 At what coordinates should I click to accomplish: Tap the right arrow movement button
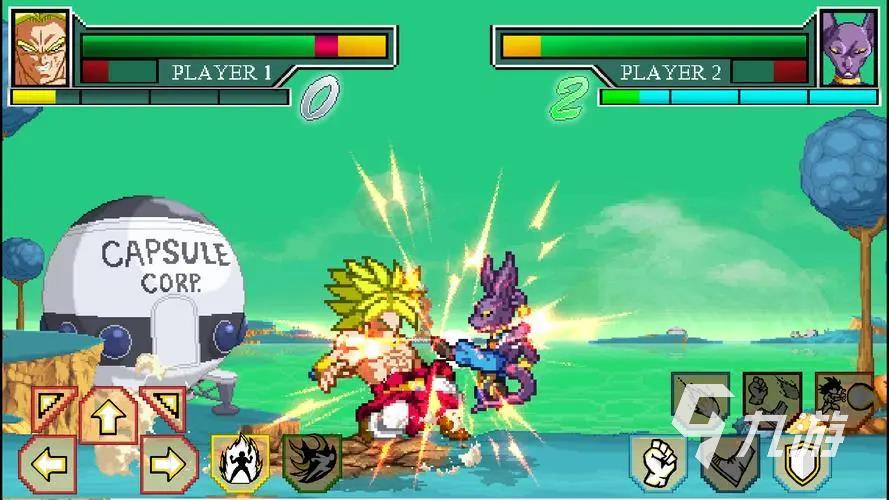point(168,464)
